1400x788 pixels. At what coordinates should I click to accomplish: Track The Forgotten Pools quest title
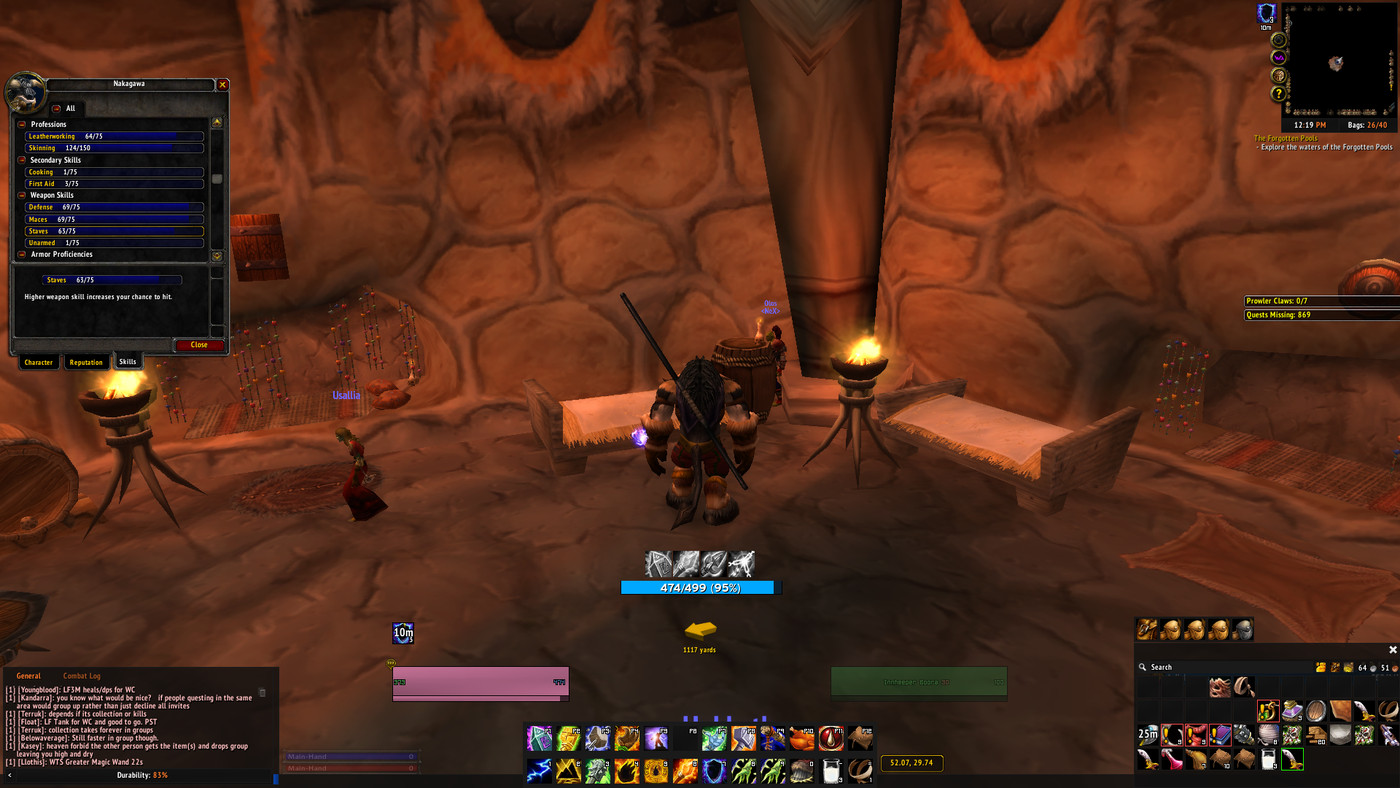tap(1286, 138)
